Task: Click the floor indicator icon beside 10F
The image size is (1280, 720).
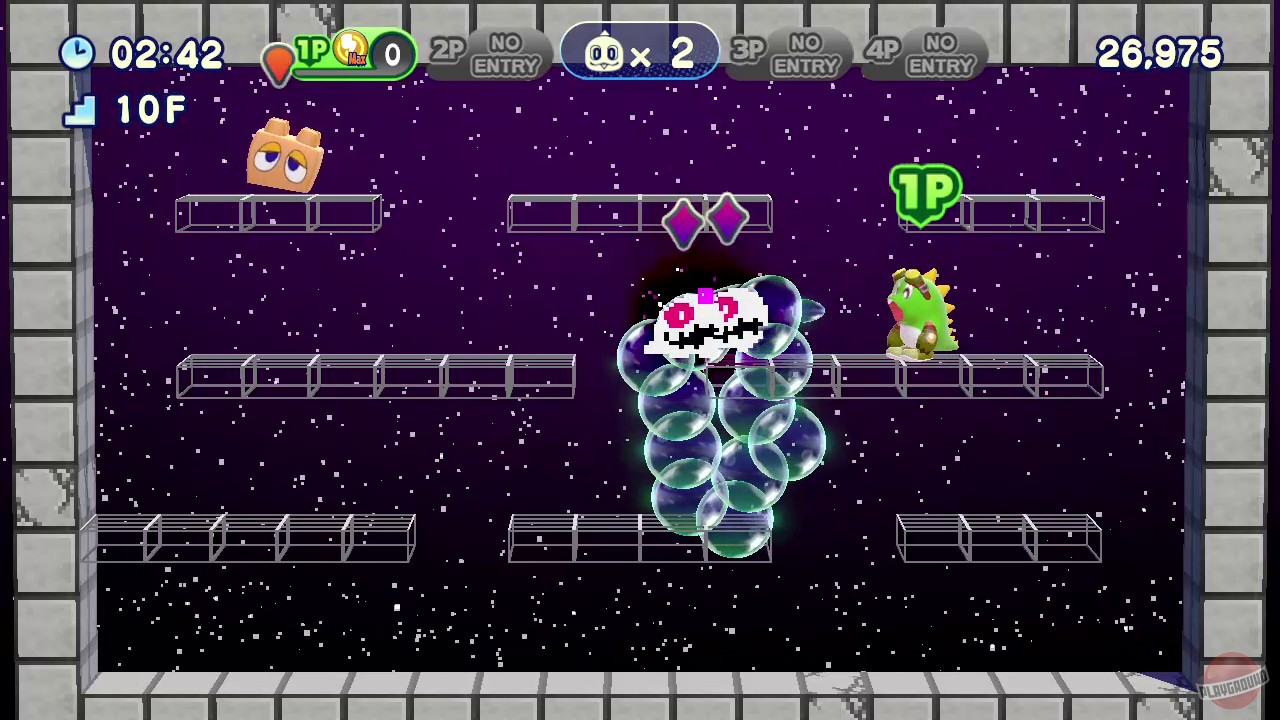Action: (82, 112)
